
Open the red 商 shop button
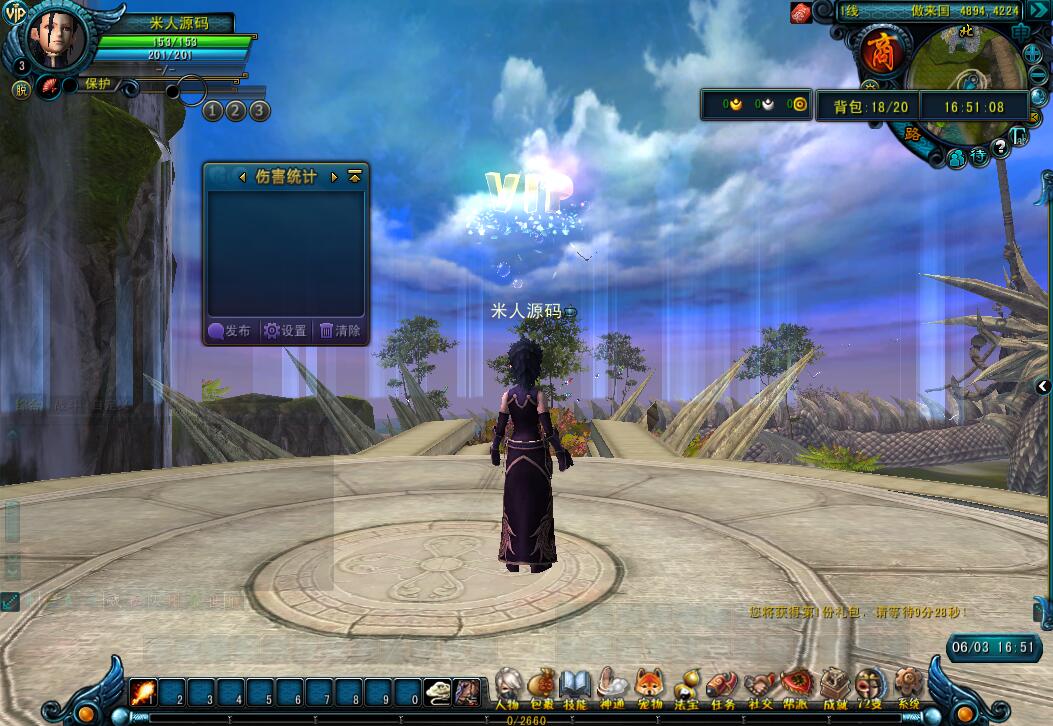click(881, 53)
